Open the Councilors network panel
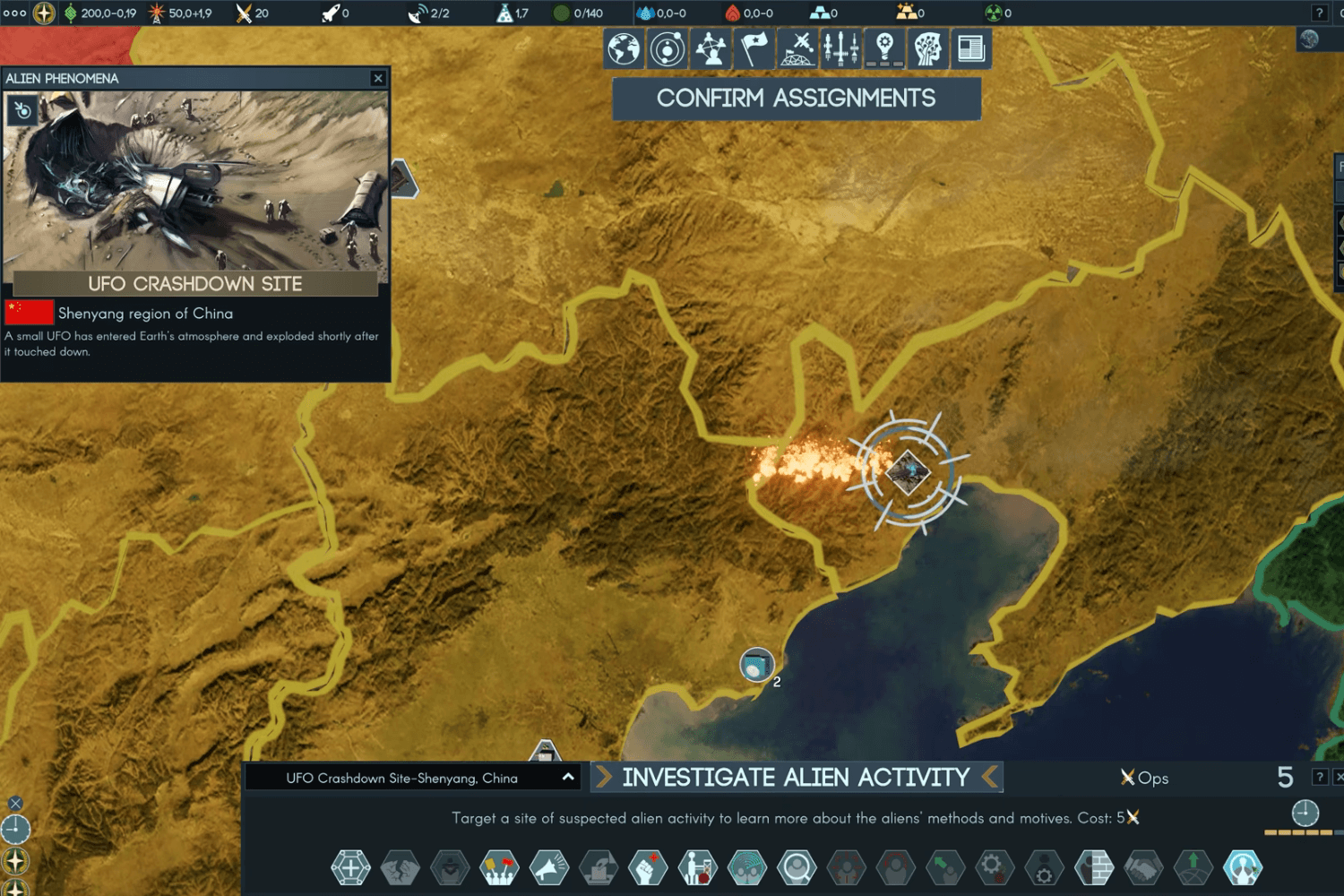The height and width of the screenshot is (896, 1344). click(x=711, y=48)
